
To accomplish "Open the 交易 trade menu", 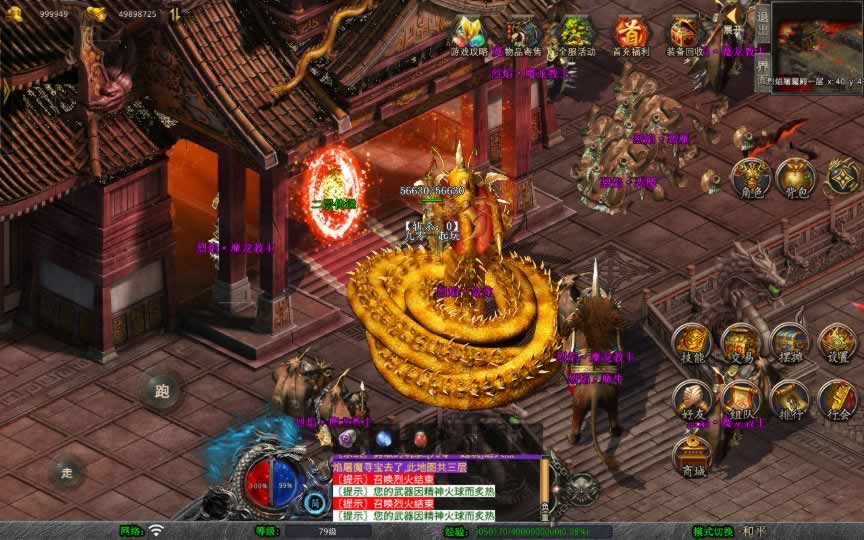I will 741,343.
